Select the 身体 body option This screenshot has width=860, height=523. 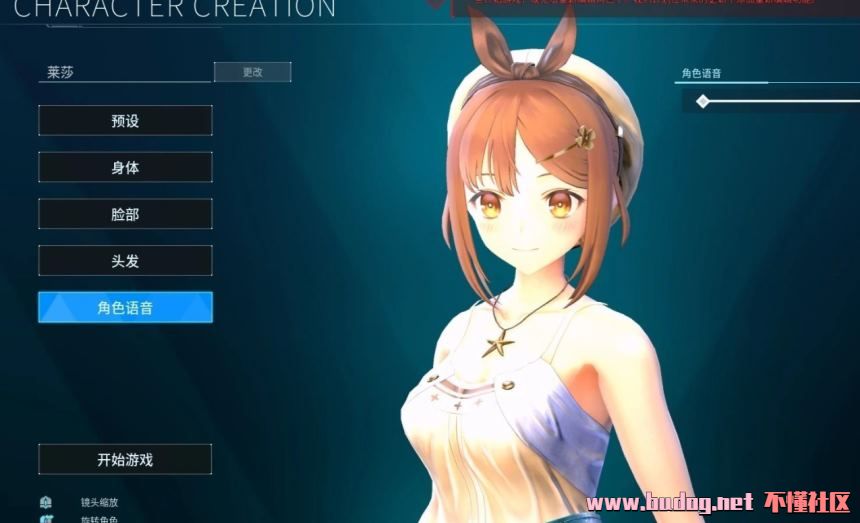[125, 167]
